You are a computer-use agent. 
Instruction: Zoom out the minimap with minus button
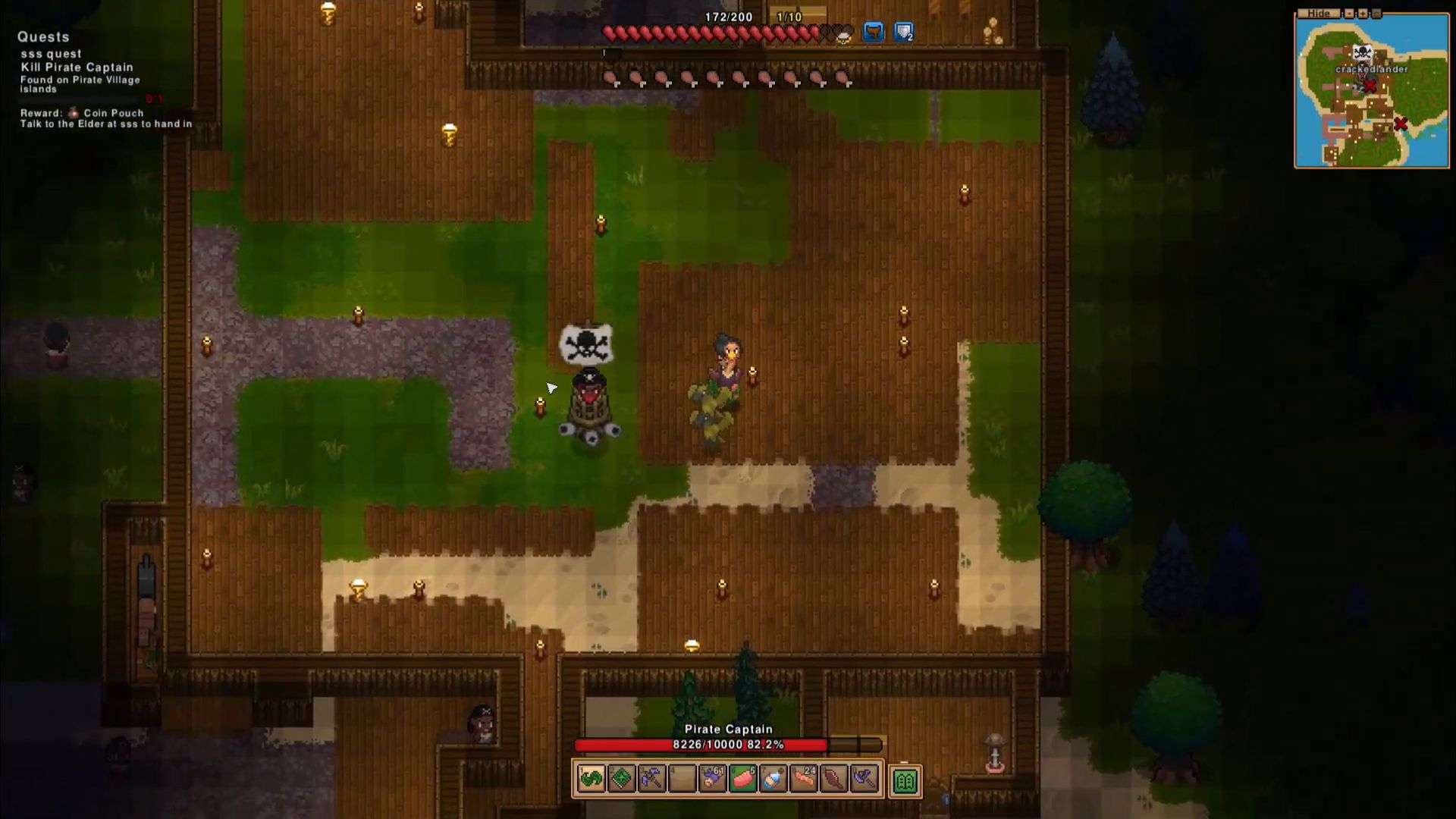[x=1349, y=14]
